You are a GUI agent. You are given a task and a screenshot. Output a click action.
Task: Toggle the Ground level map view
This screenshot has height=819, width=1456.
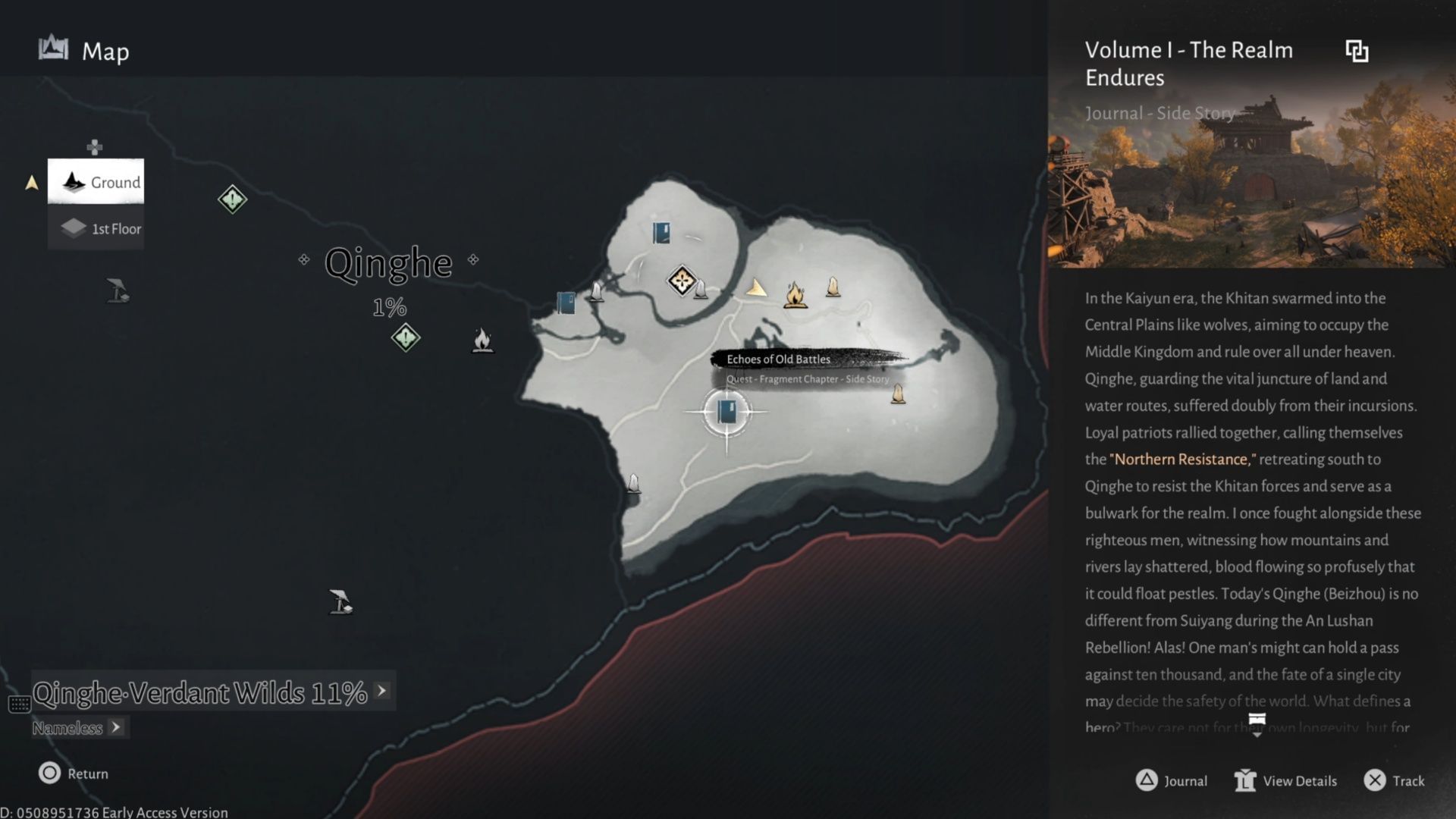point(96,182)
